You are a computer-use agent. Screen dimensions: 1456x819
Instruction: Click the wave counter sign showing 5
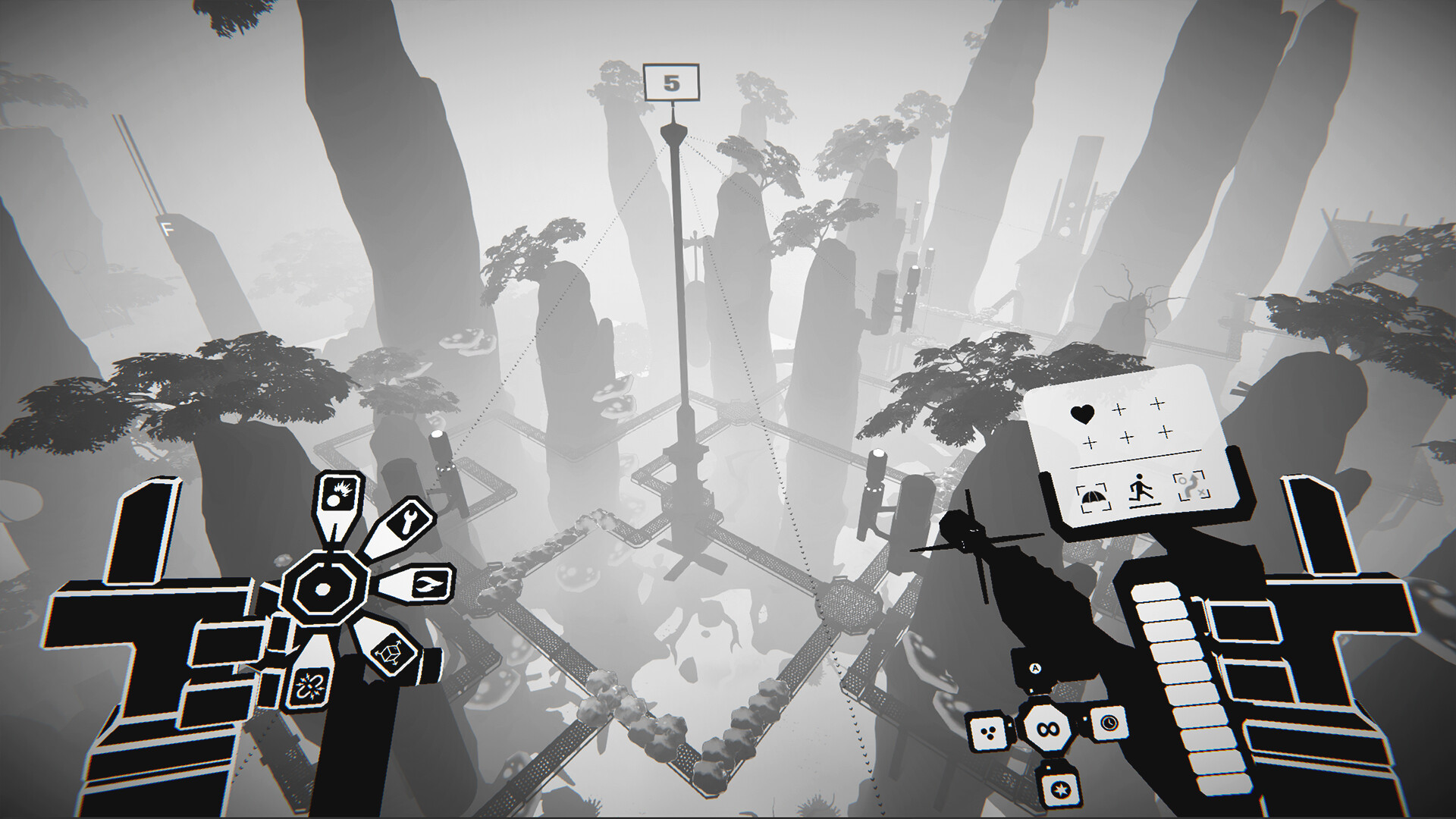(x=671, y=81)
